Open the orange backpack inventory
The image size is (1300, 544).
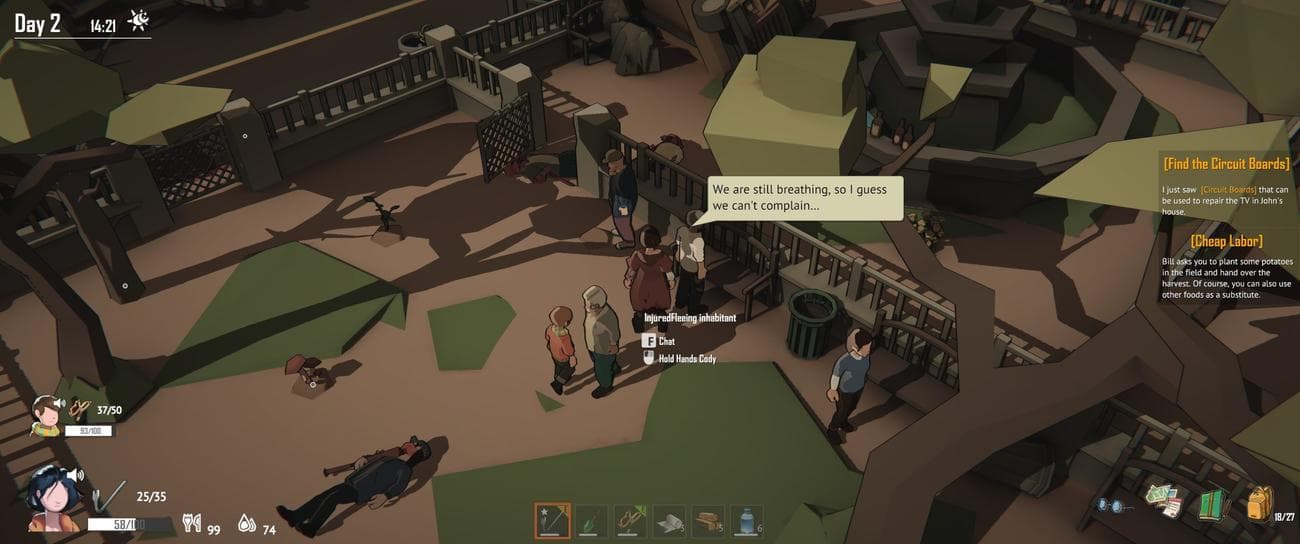pyautogui.click(x=1259, y=503)
